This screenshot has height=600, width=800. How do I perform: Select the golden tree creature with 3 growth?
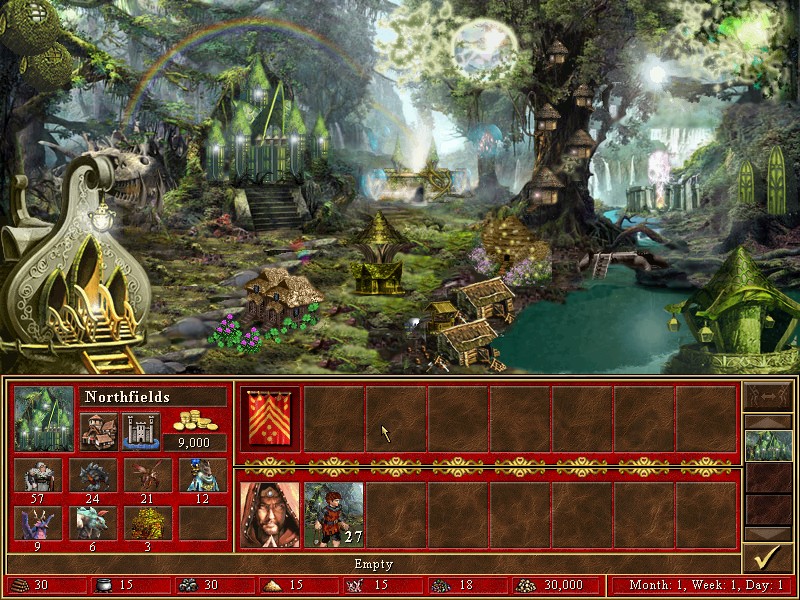(x=148, y=522)
